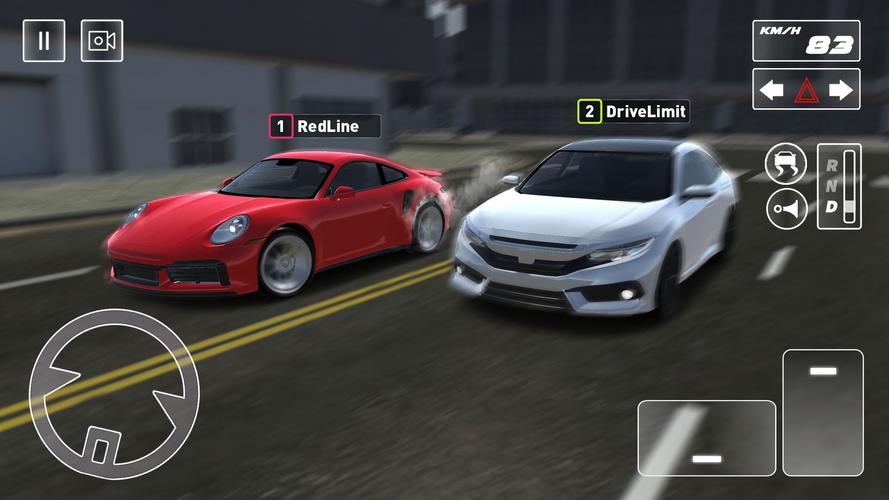Screen dimensions: 889x500
Task: Pause the game
Action: (44, 41)
